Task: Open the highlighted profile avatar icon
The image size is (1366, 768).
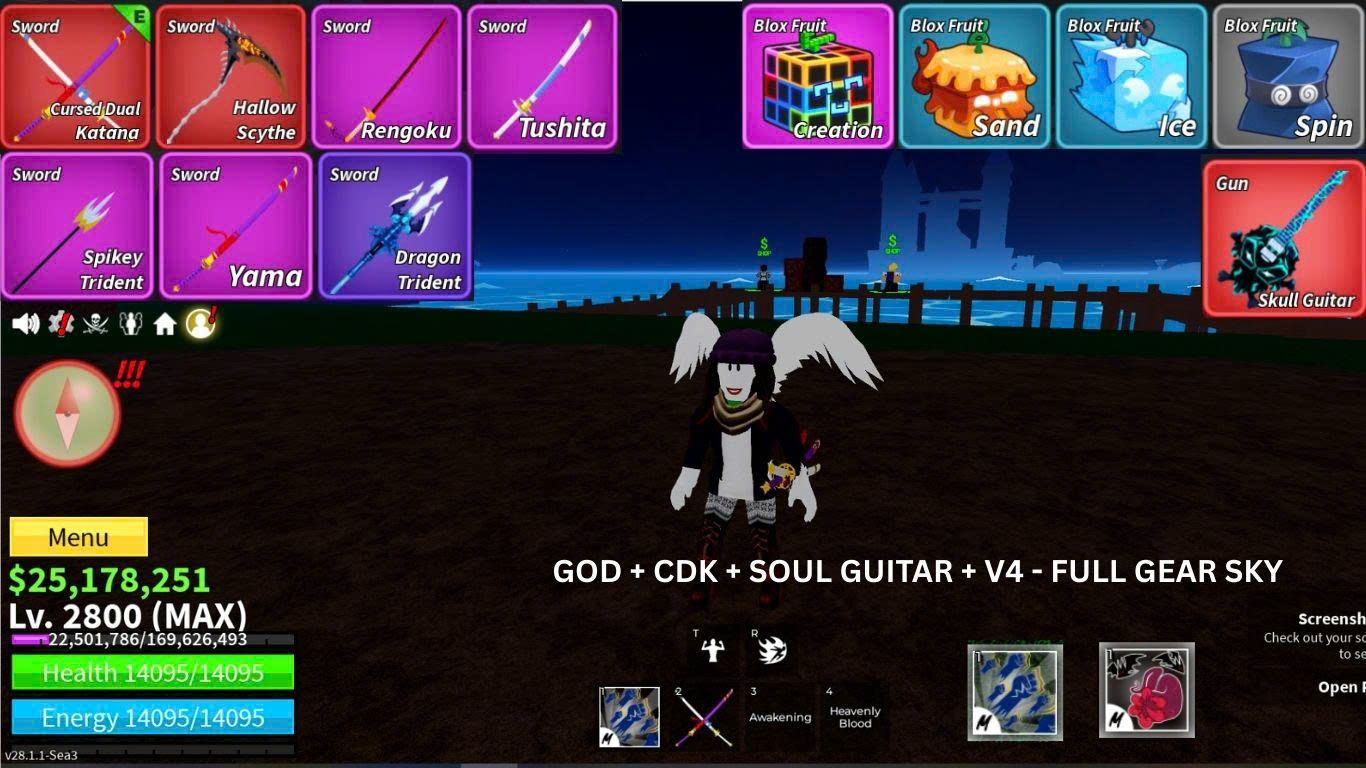Action: tap(198, 322)
